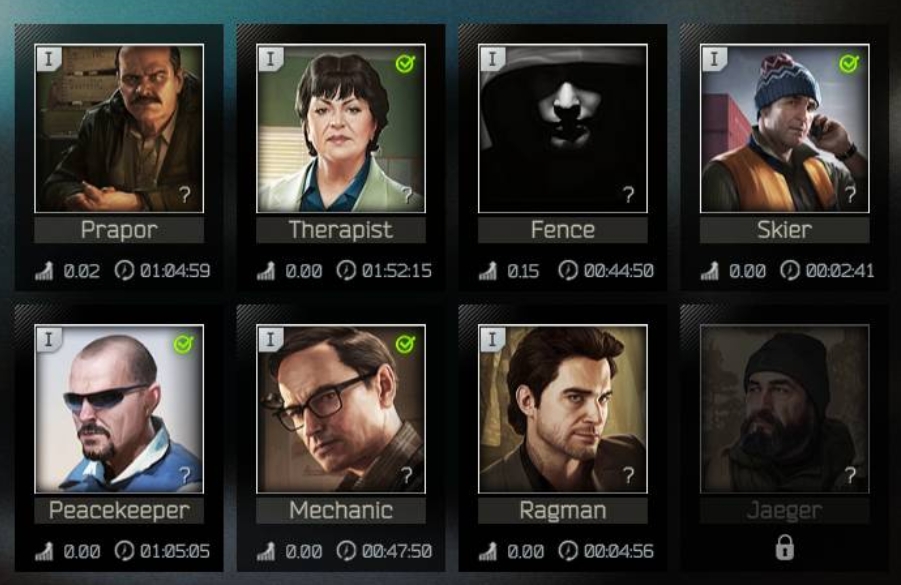Open the Peacekeeper trader card

click(x=119, y=408)
